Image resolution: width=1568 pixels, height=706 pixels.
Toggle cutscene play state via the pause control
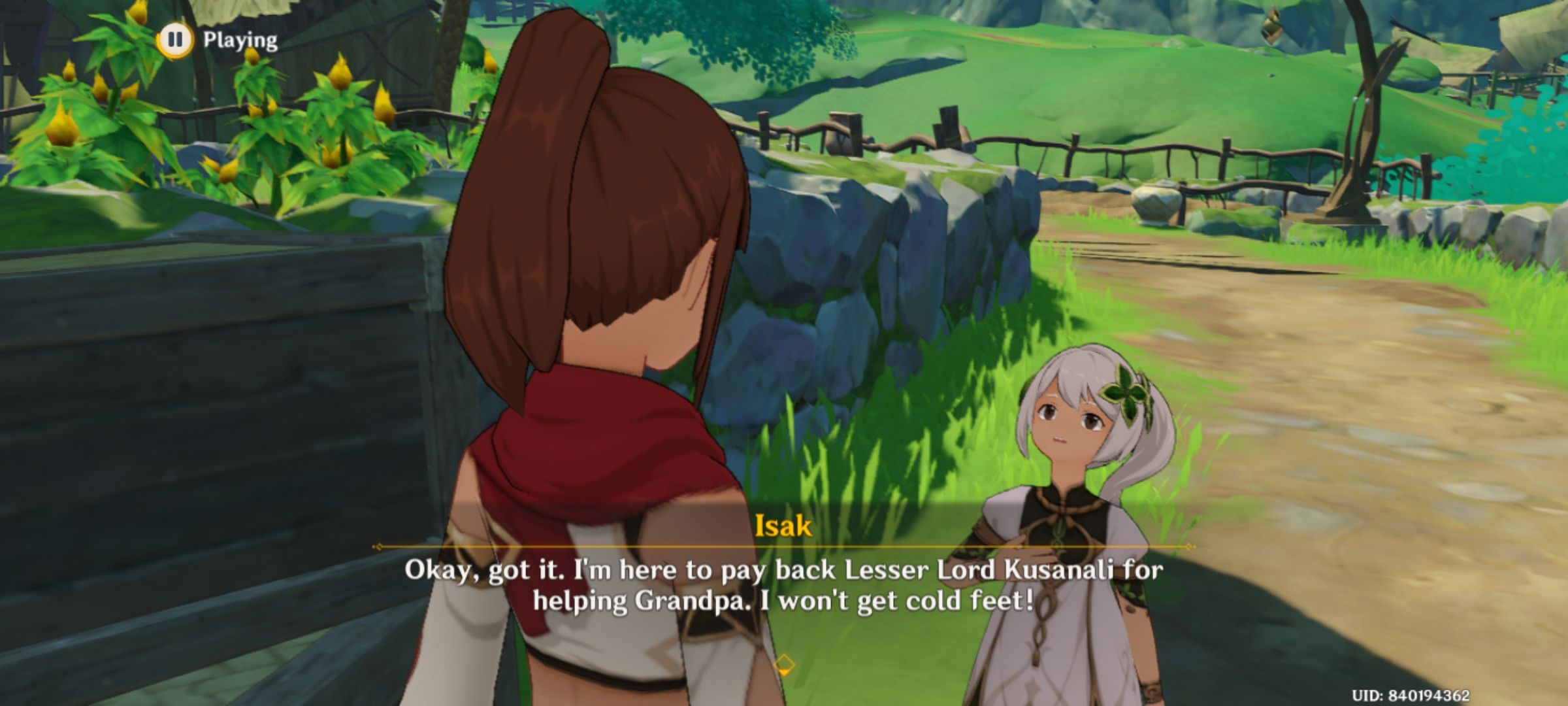(174, 41)
